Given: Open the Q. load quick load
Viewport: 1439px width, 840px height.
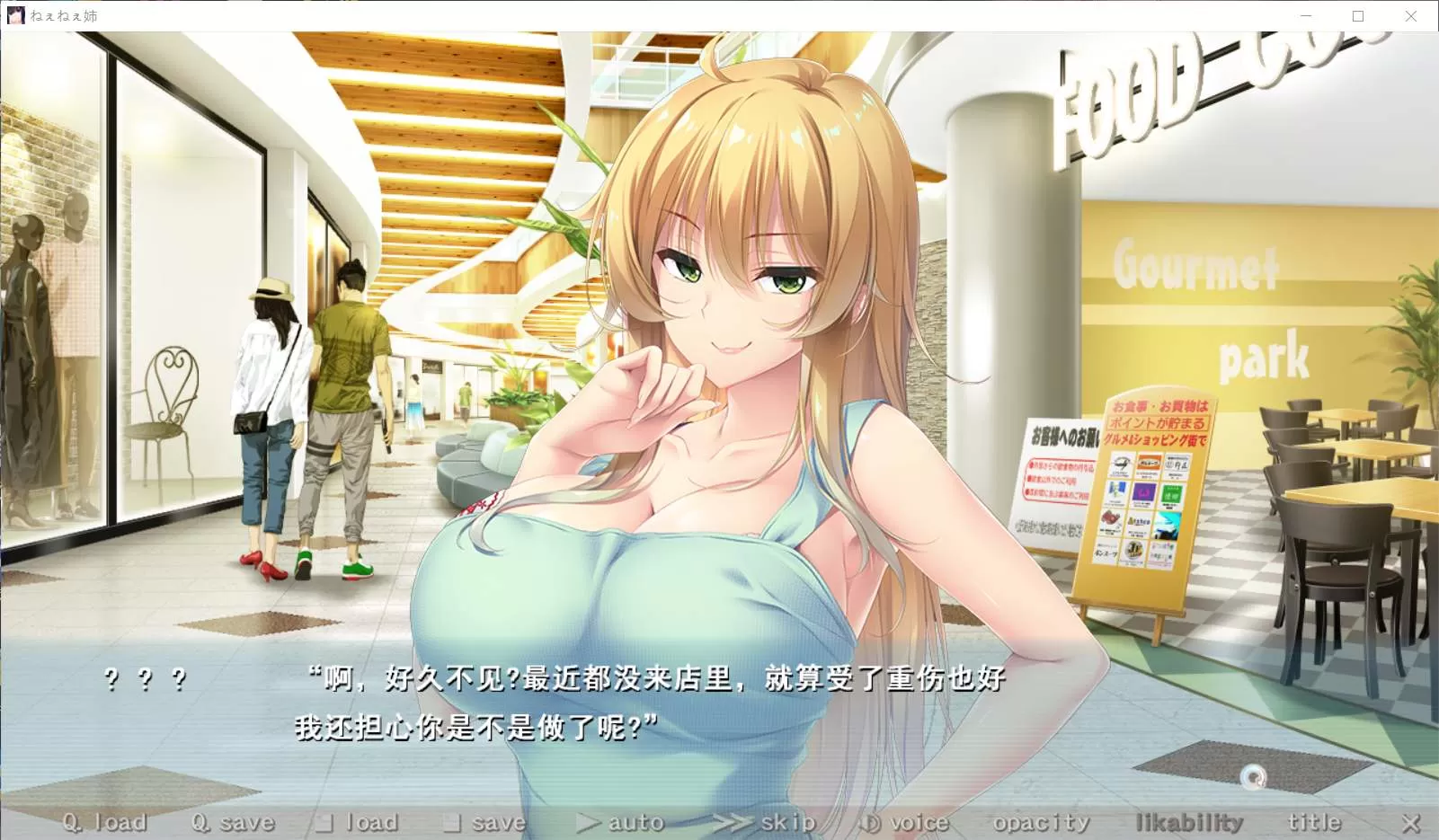Looking at the screenshot, I should (104, 822).
